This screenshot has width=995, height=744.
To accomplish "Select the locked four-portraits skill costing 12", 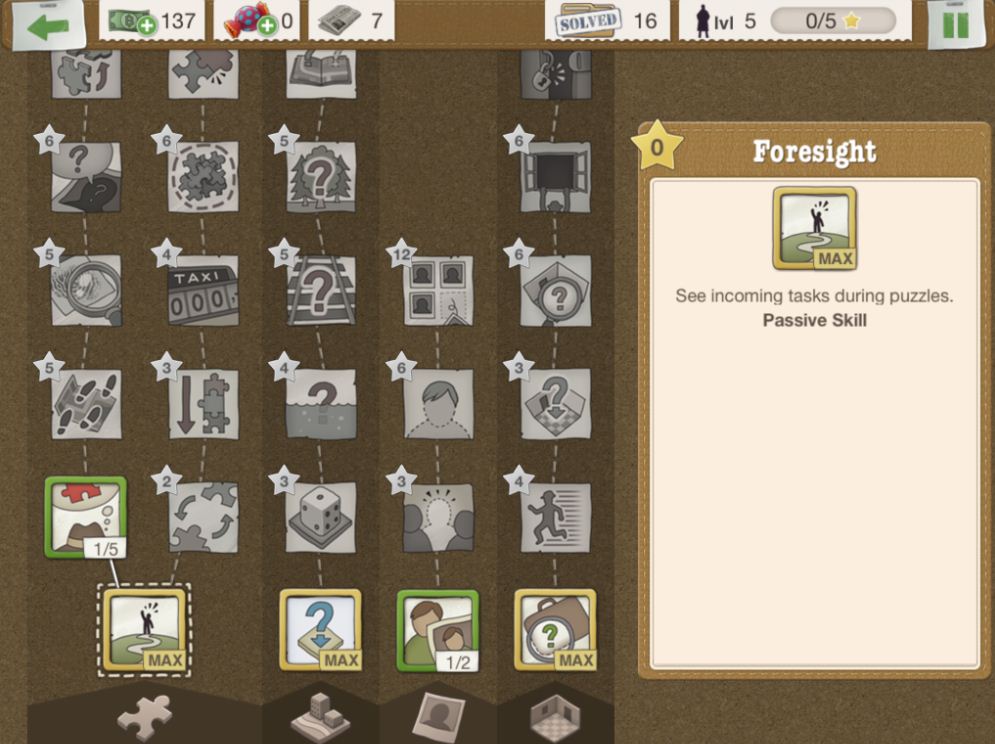I will (438, 290).
